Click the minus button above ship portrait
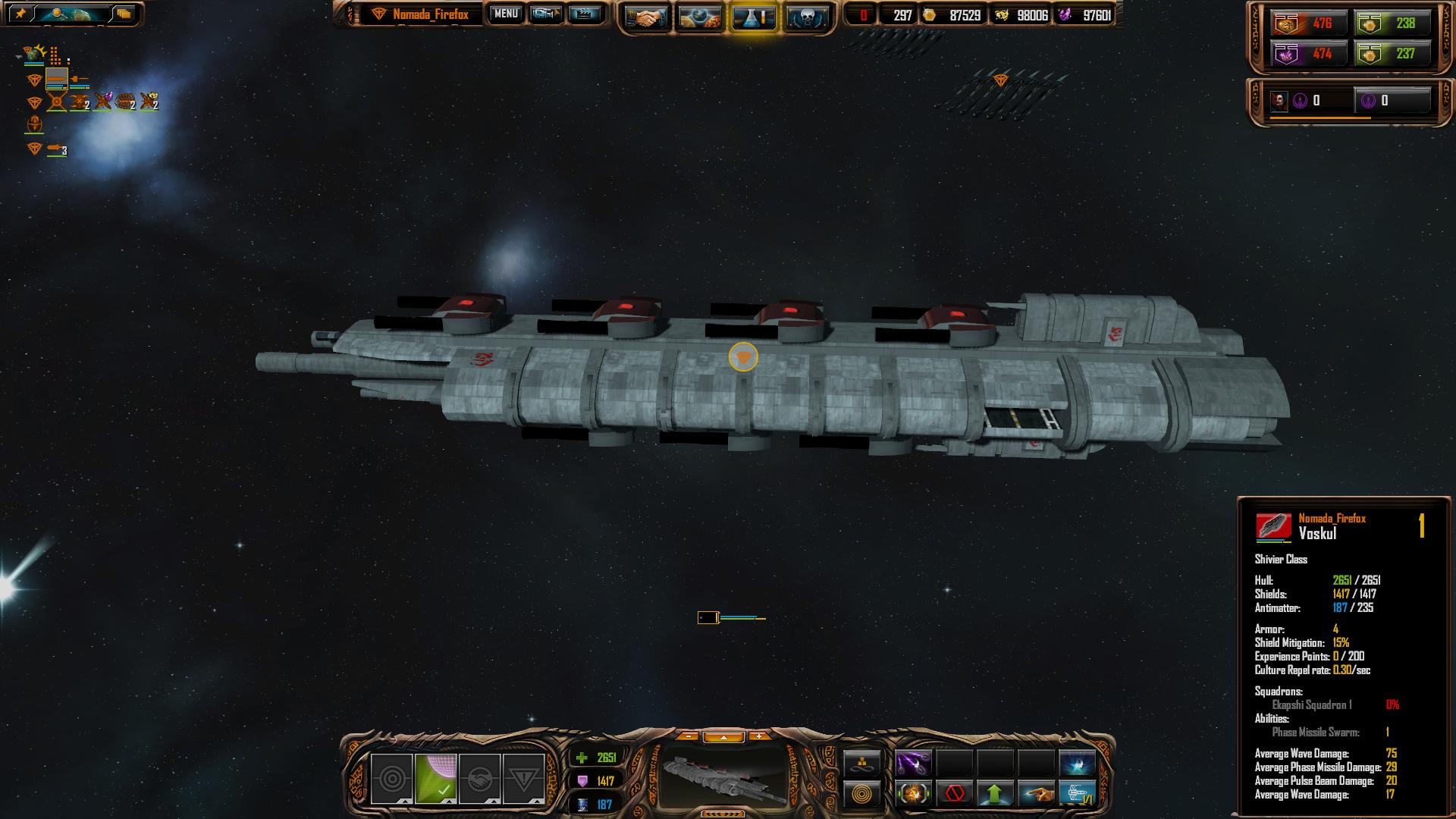 pos(688,736)
